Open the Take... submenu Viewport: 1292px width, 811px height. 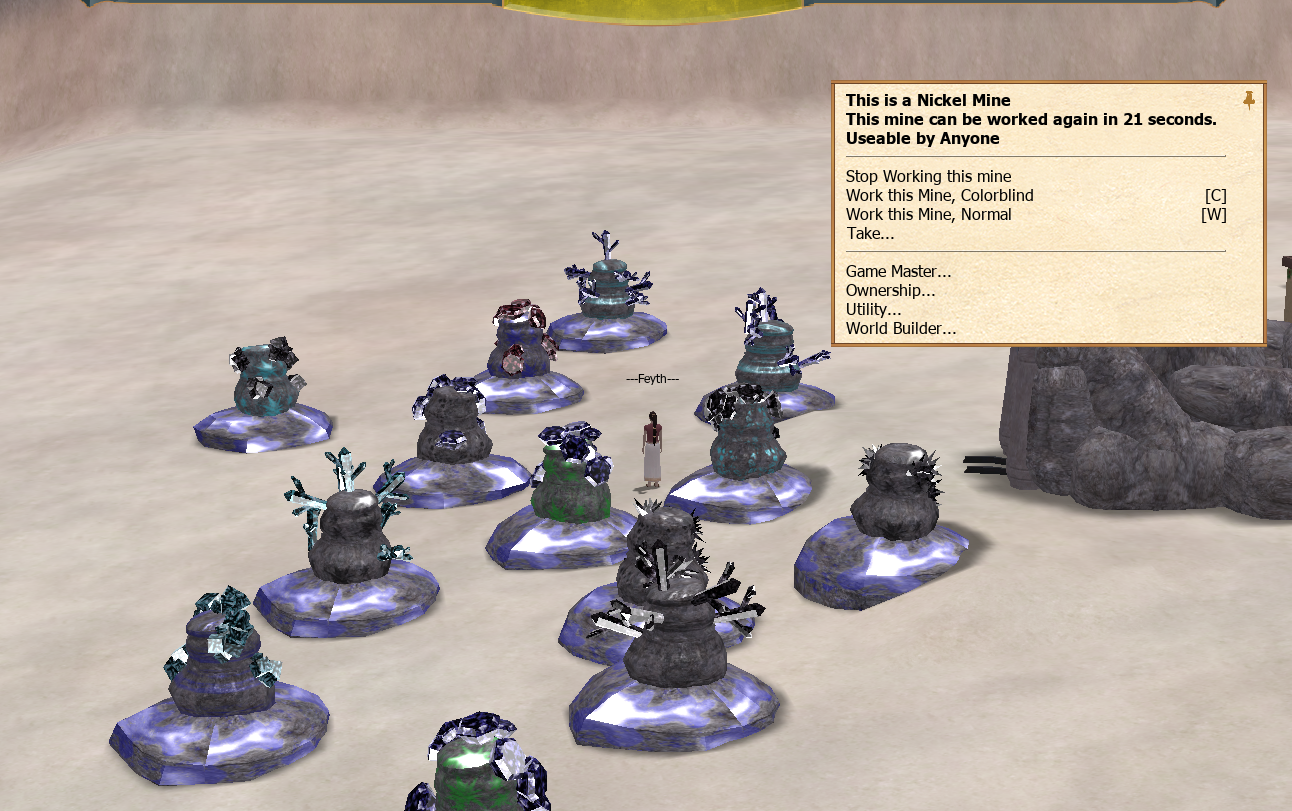tap(870, 234)
